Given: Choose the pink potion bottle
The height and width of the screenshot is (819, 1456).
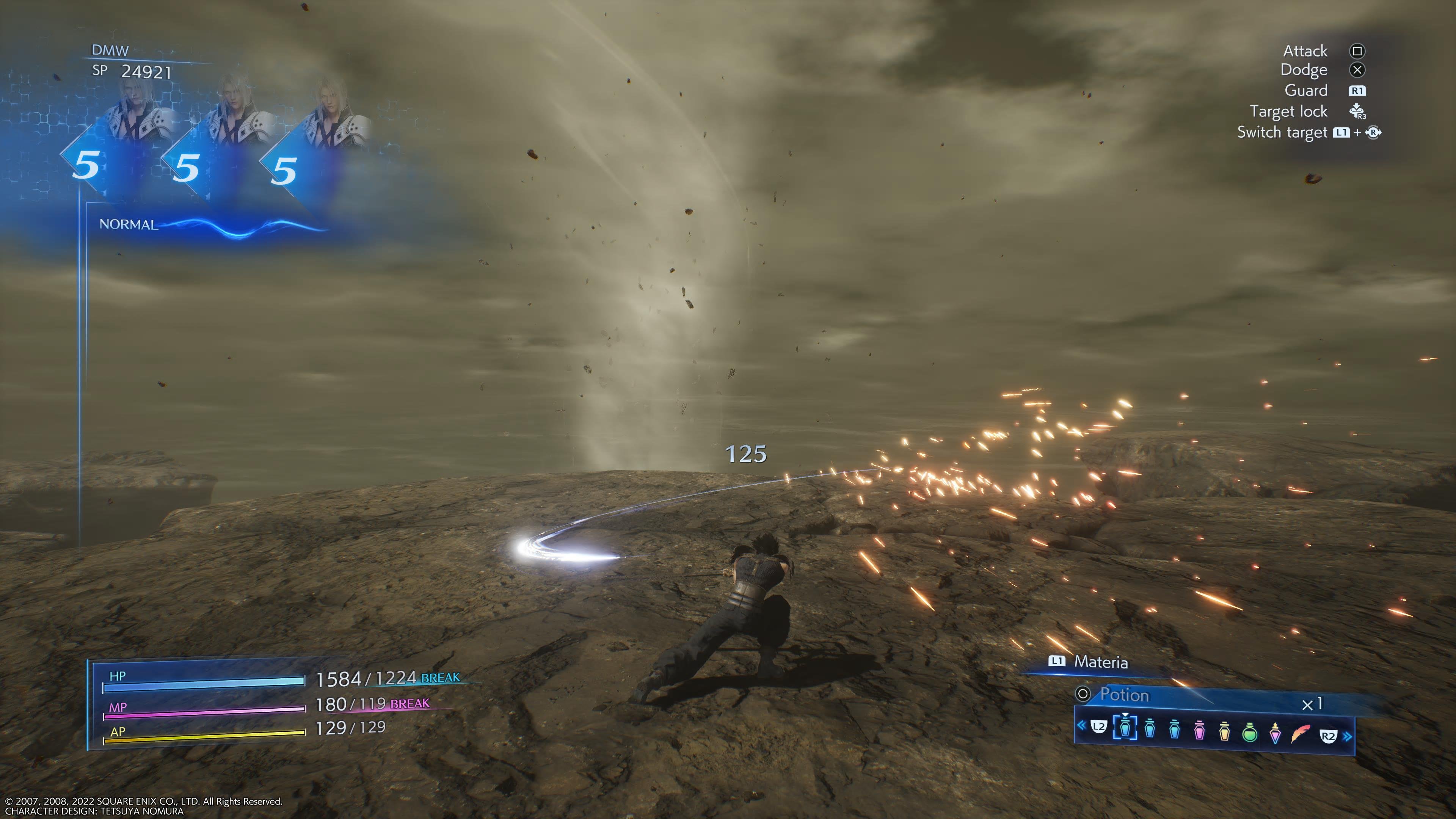Looking at the screenshot, I should point(1199,731).
